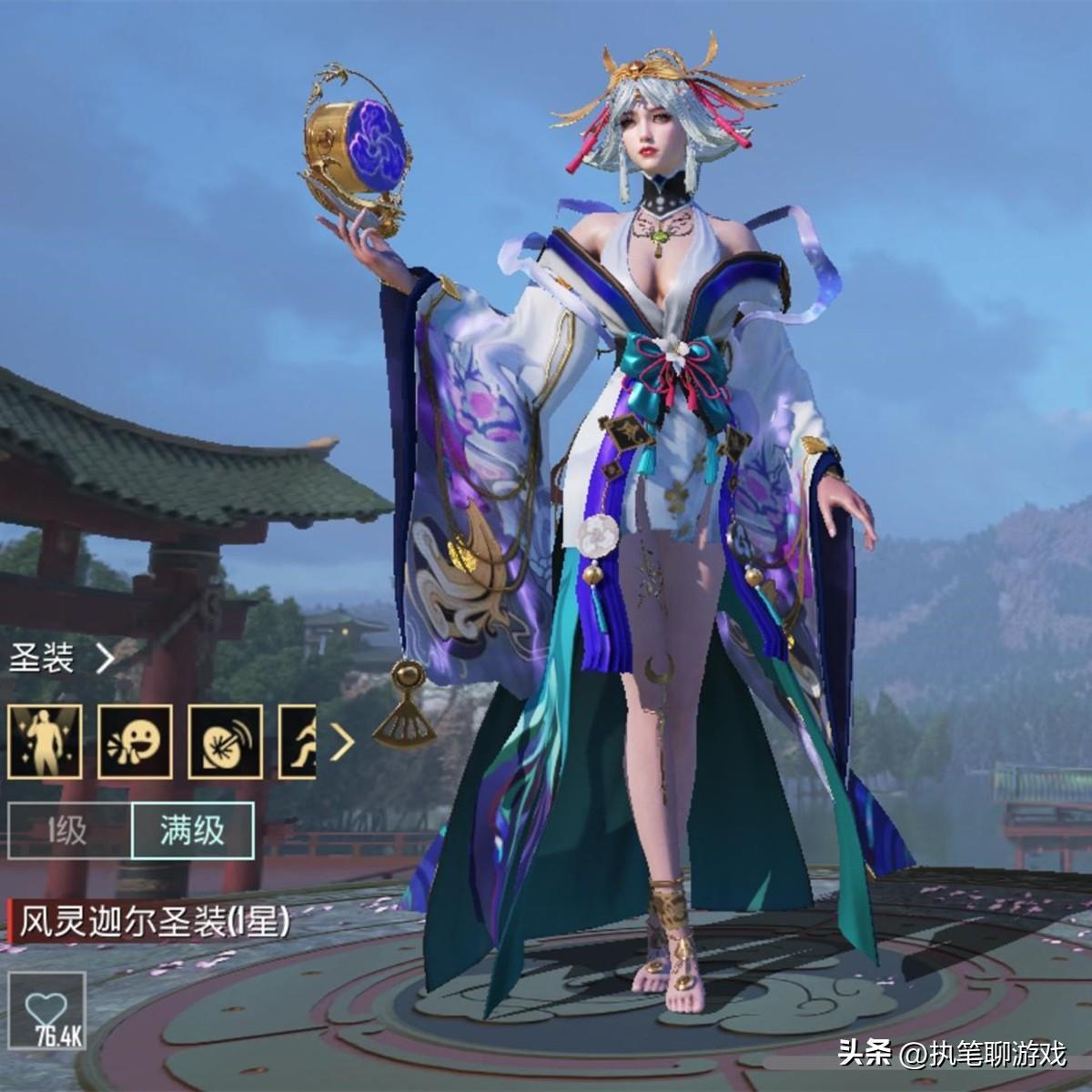Screen dimensions: 1092x1092
Task: Show more effect icons with gold arrow
Action: click(342, 743)
